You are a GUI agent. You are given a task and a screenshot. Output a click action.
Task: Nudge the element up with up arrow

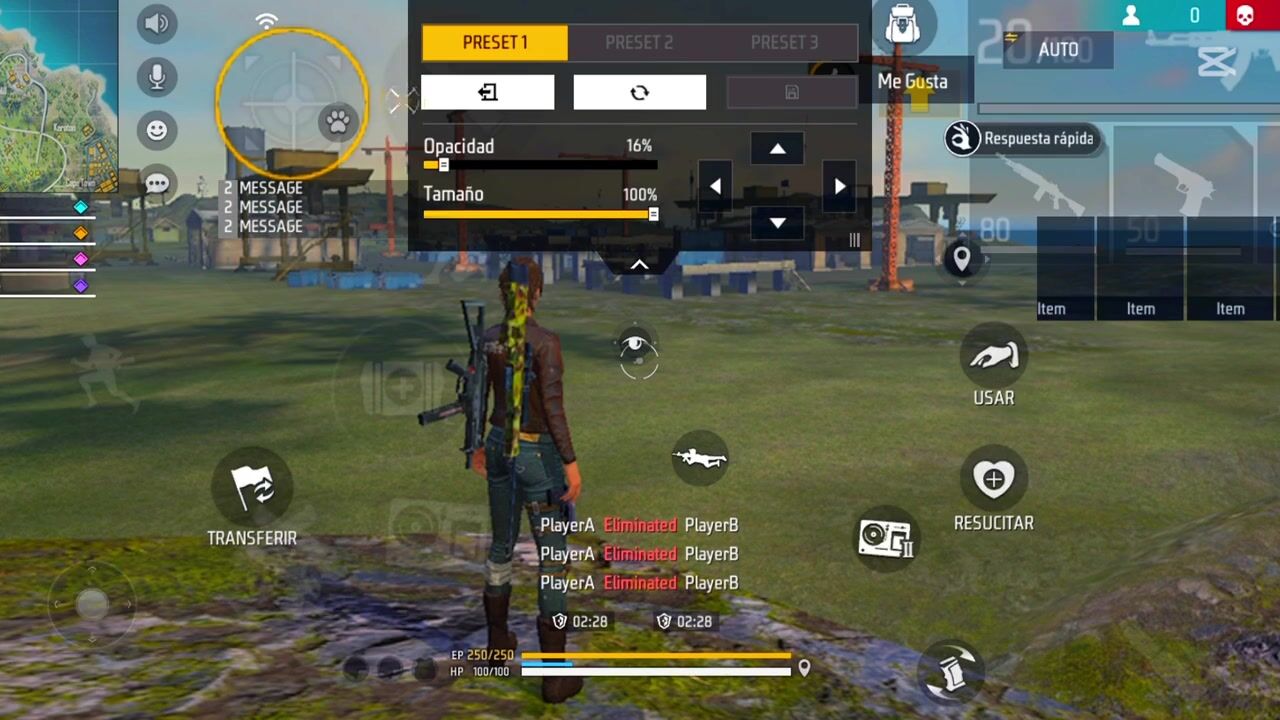(777, 148)
